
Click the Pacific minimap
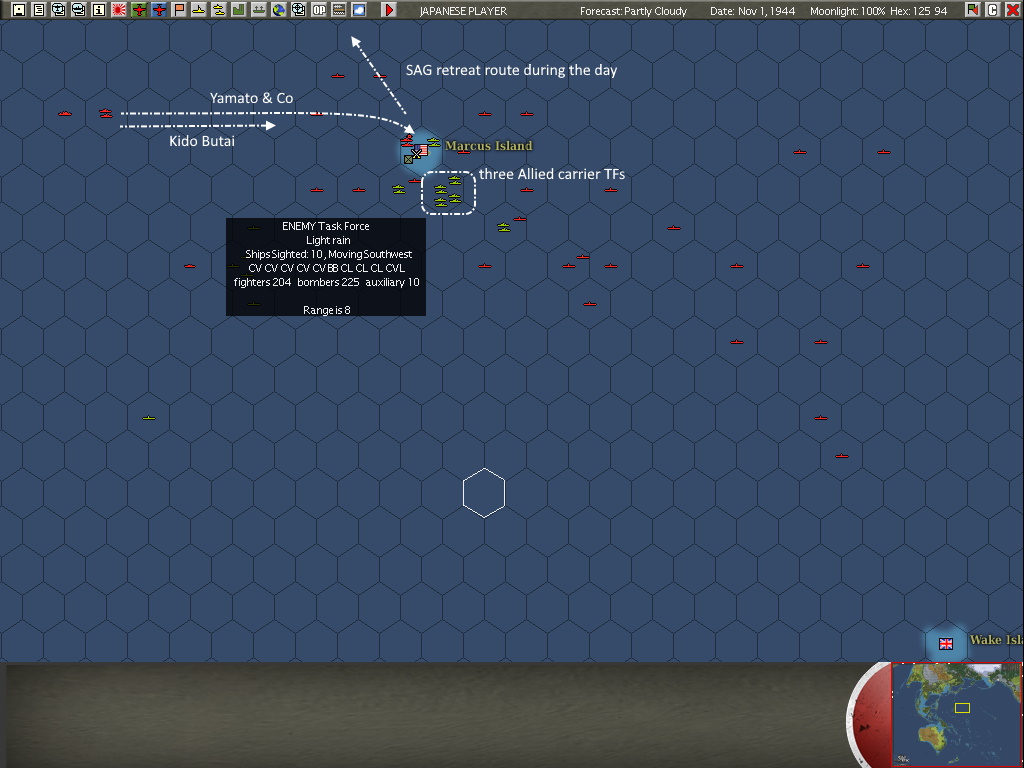click(x=955, y=713)
